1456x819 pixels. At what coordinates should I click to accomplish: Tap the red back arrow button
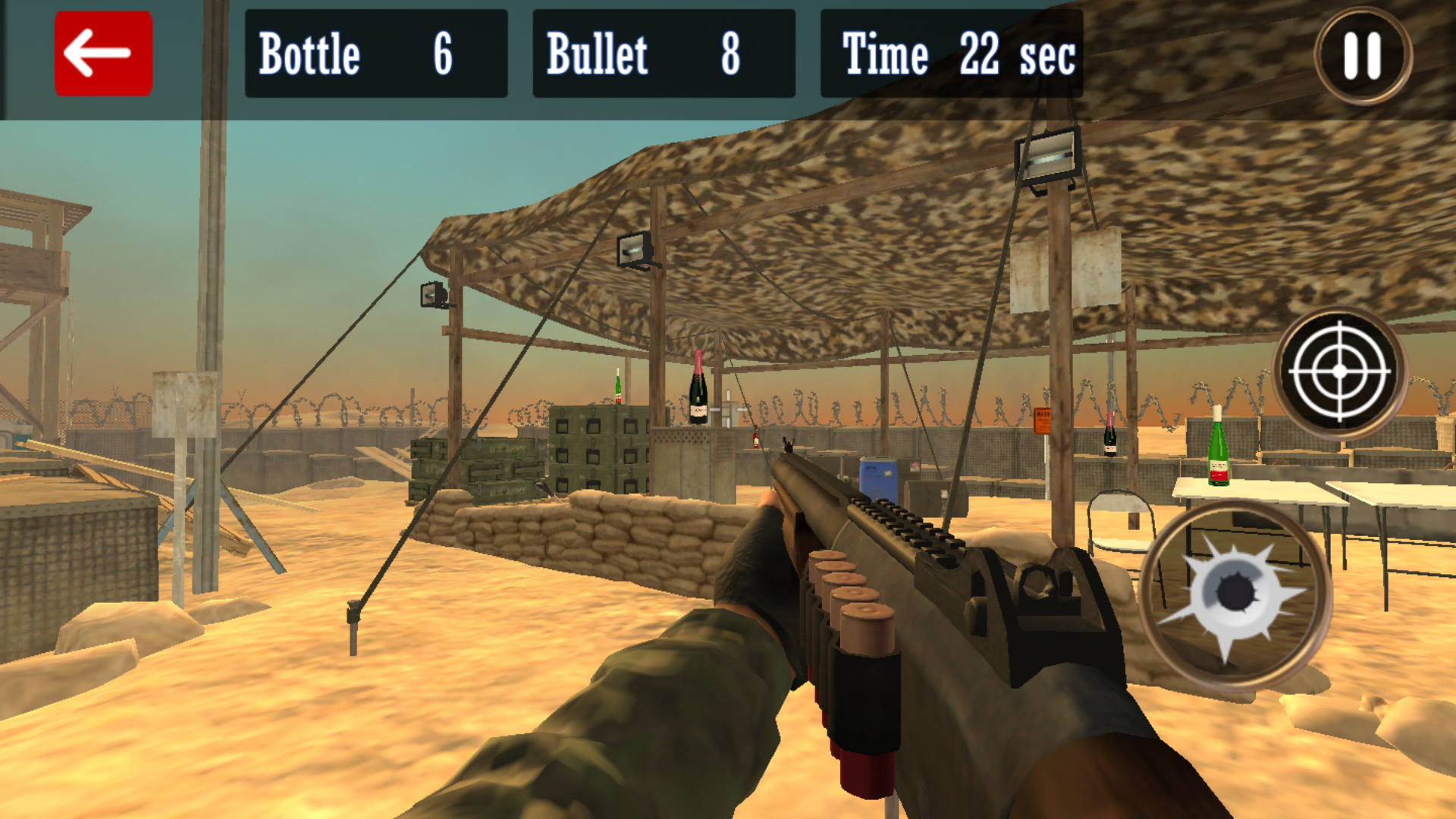[x=102, y=53]
